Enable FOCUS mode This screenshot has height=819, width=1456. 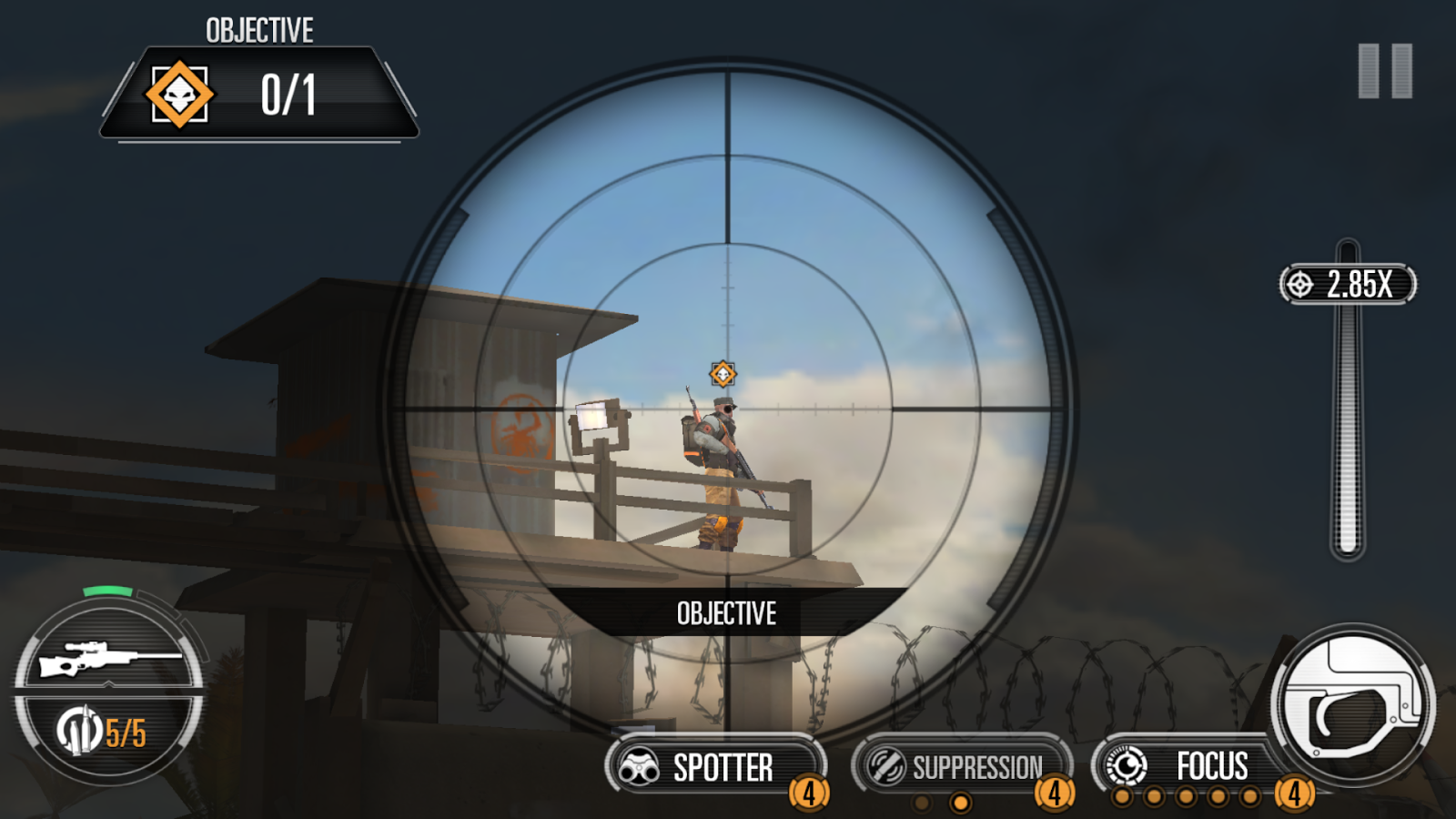click(x=1214, y=766)
